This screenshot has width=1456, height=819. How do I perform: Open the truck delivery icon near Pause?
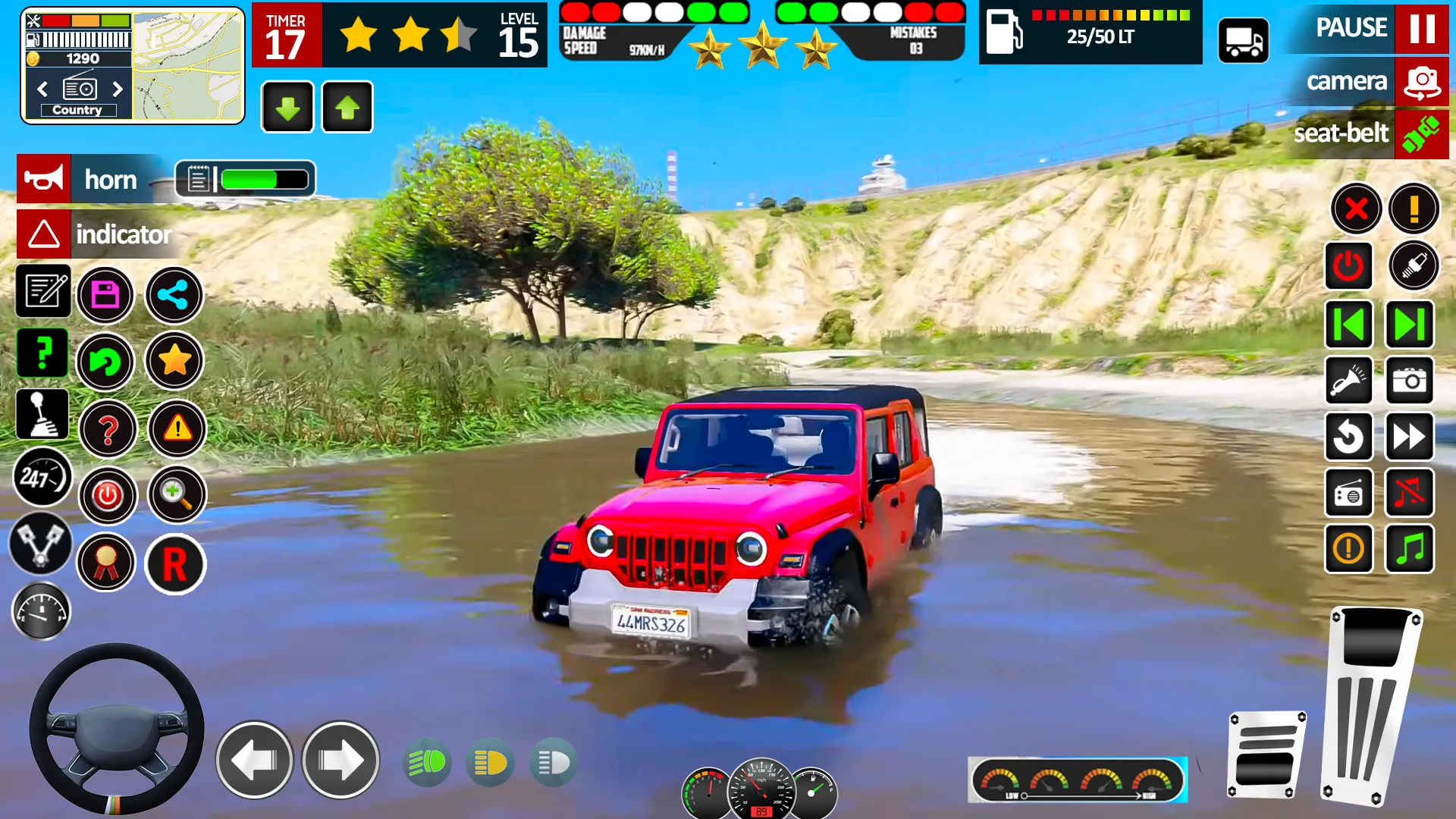point(1244,39)
